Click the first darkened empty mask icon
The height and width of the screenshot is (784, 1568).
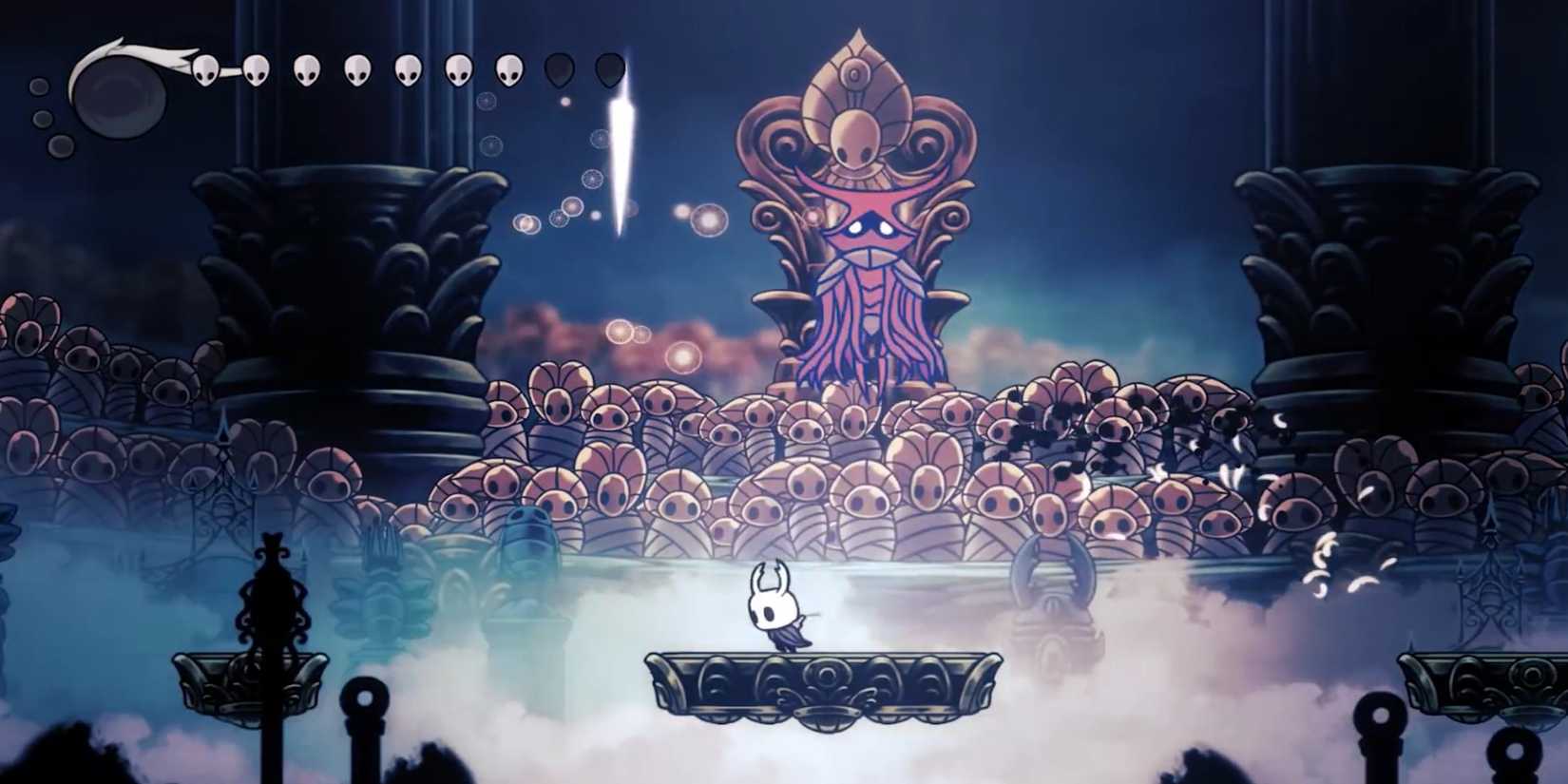pos(559,71)
